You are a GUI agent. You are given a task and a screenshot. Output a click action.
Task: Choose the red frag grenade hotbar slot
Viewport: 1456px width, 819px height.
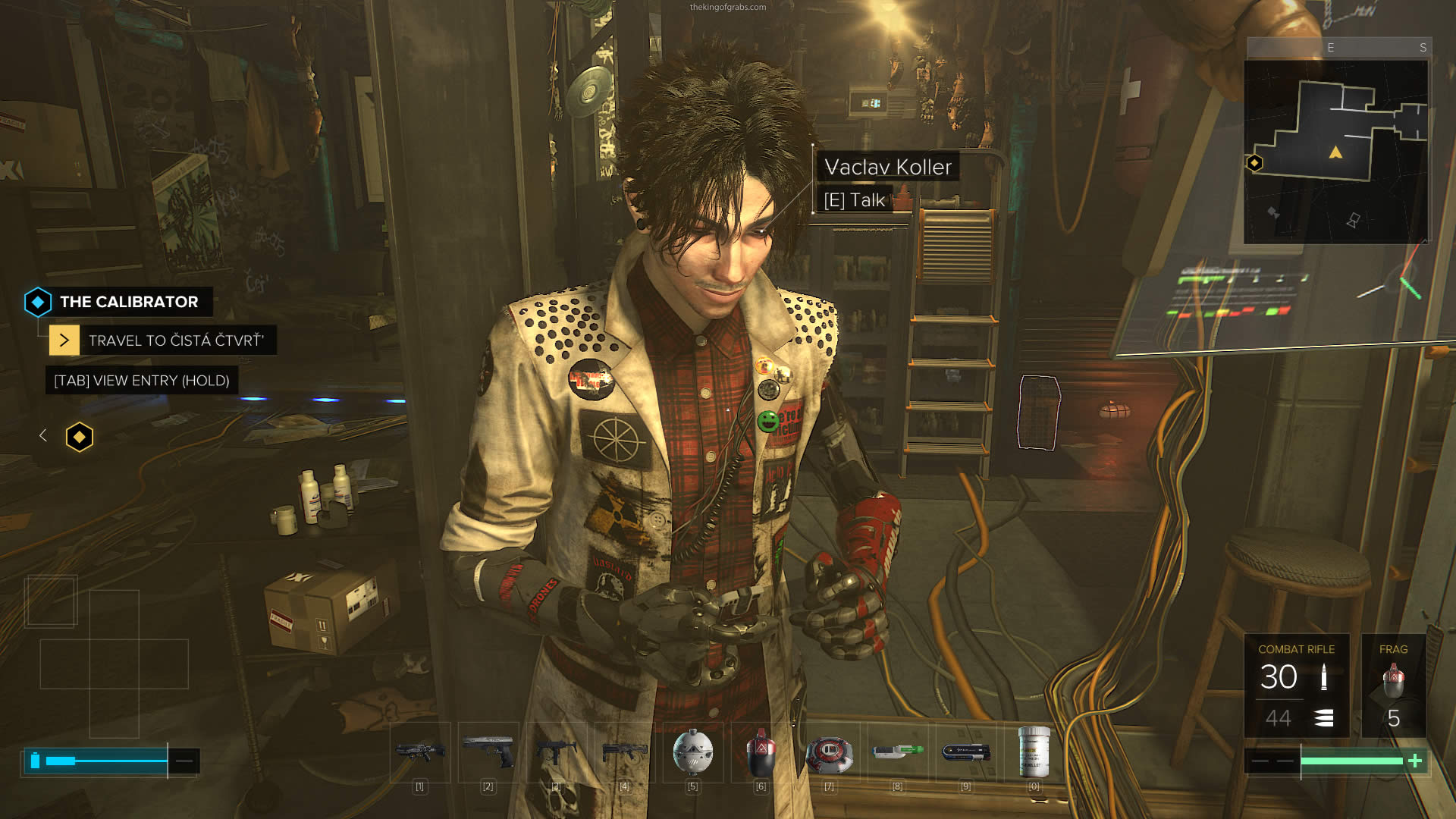coord(761,752)
